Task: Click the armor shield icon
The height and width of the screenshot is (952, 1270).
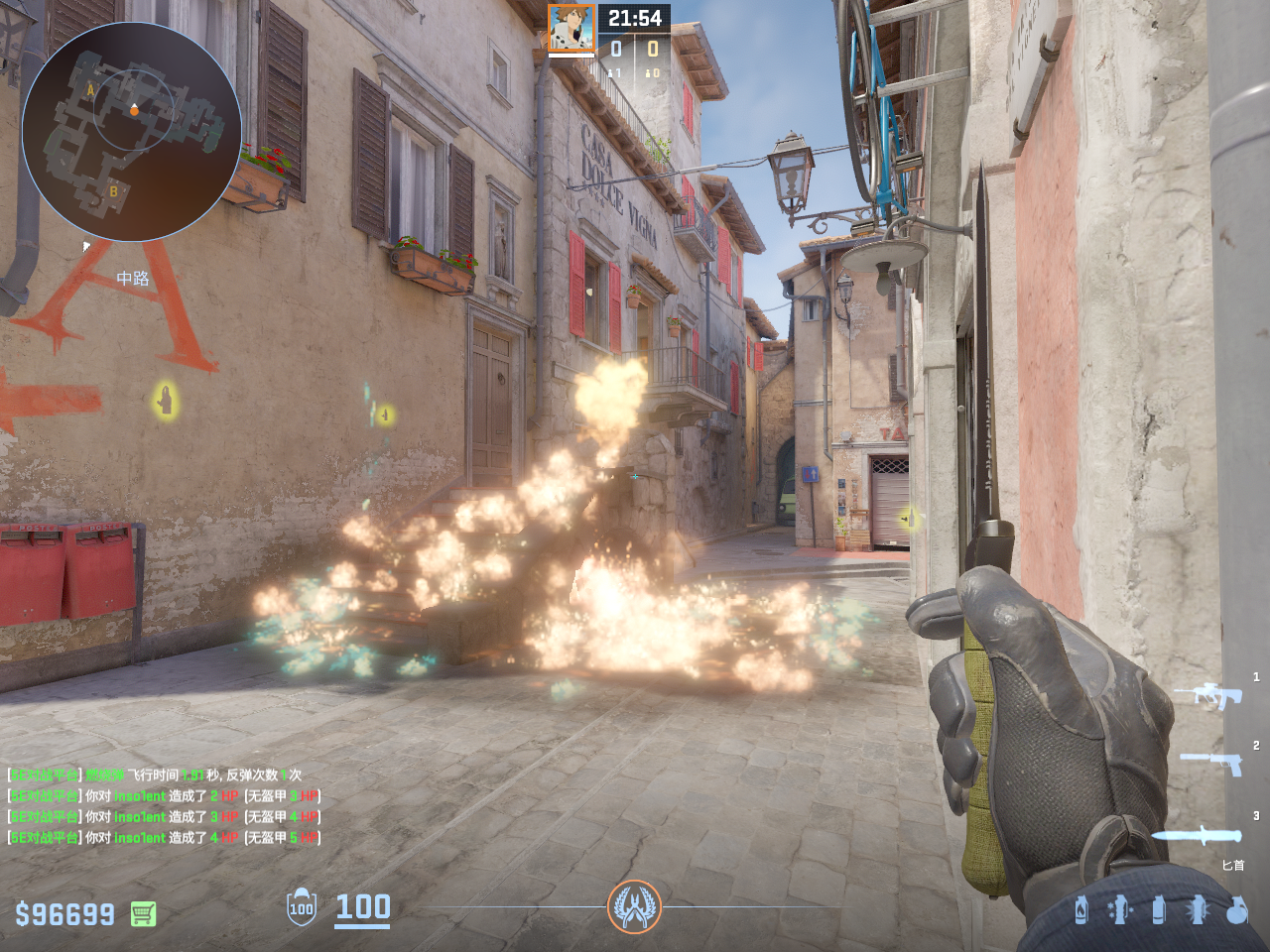Action: [x=302, y=907]
